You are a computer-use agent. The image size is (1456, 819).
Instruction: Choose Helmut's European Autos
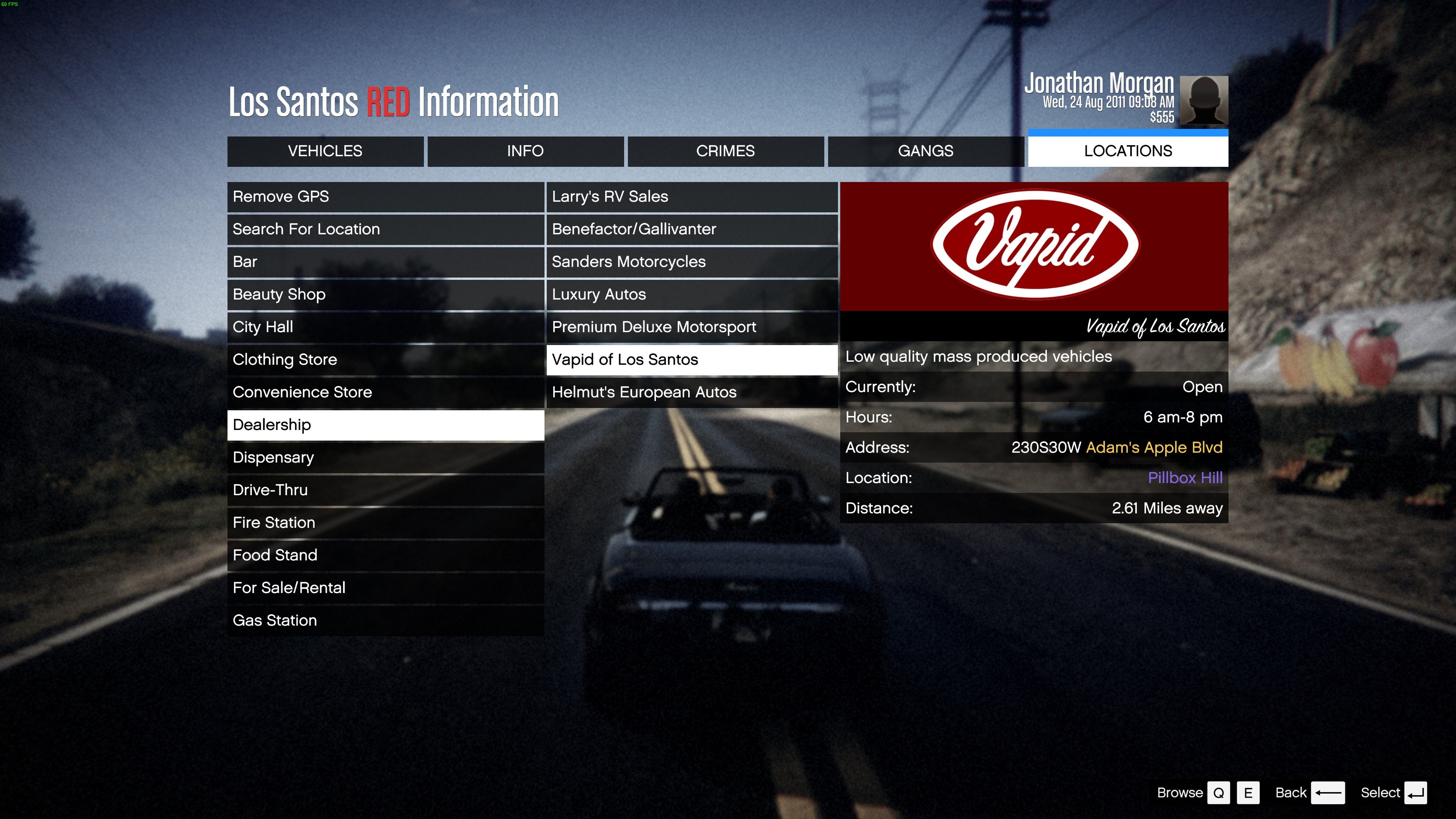pyautogui.click(x=691, y=392)
